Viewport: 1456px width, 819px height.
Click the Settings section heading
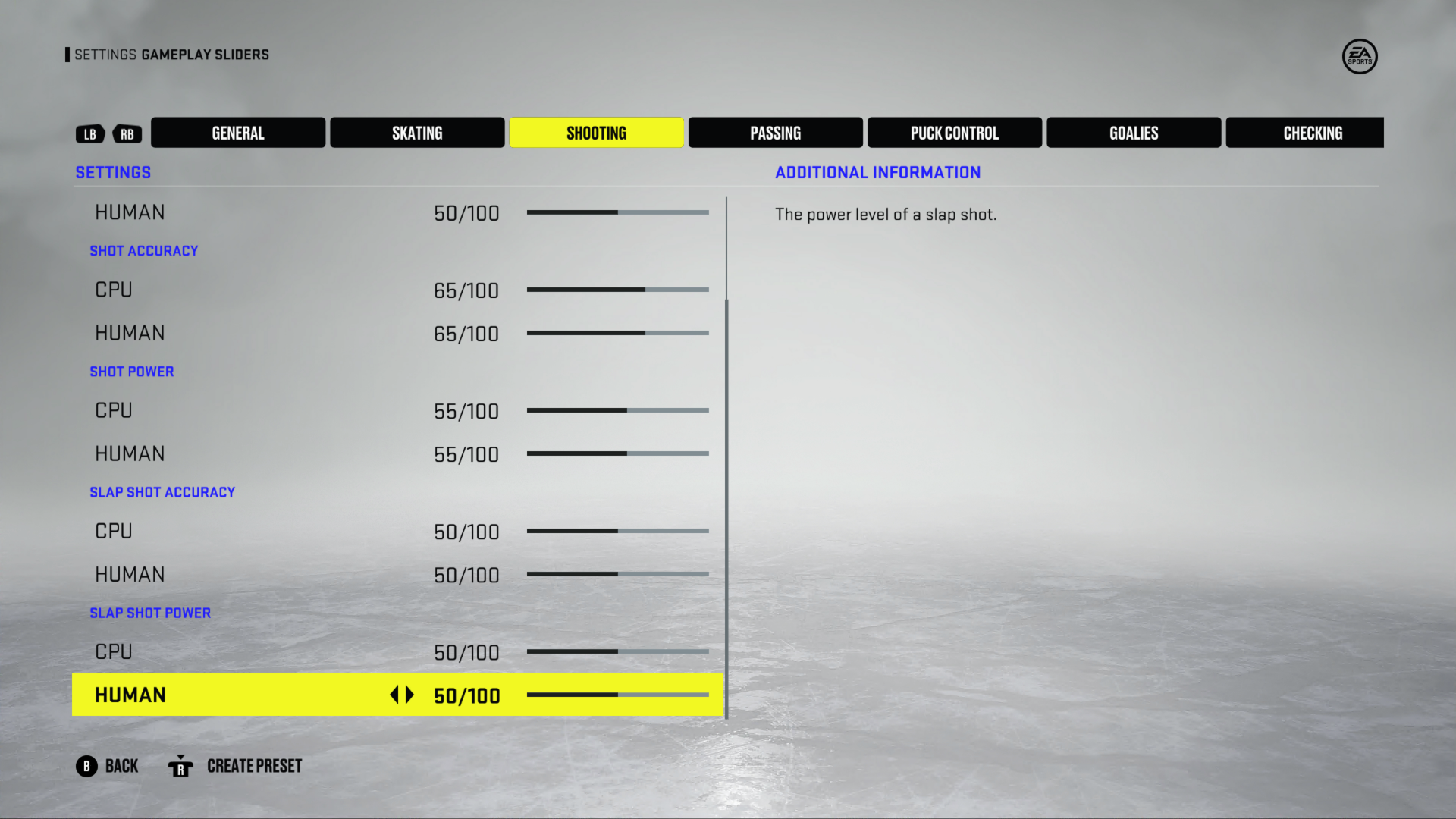click(112, 172)
